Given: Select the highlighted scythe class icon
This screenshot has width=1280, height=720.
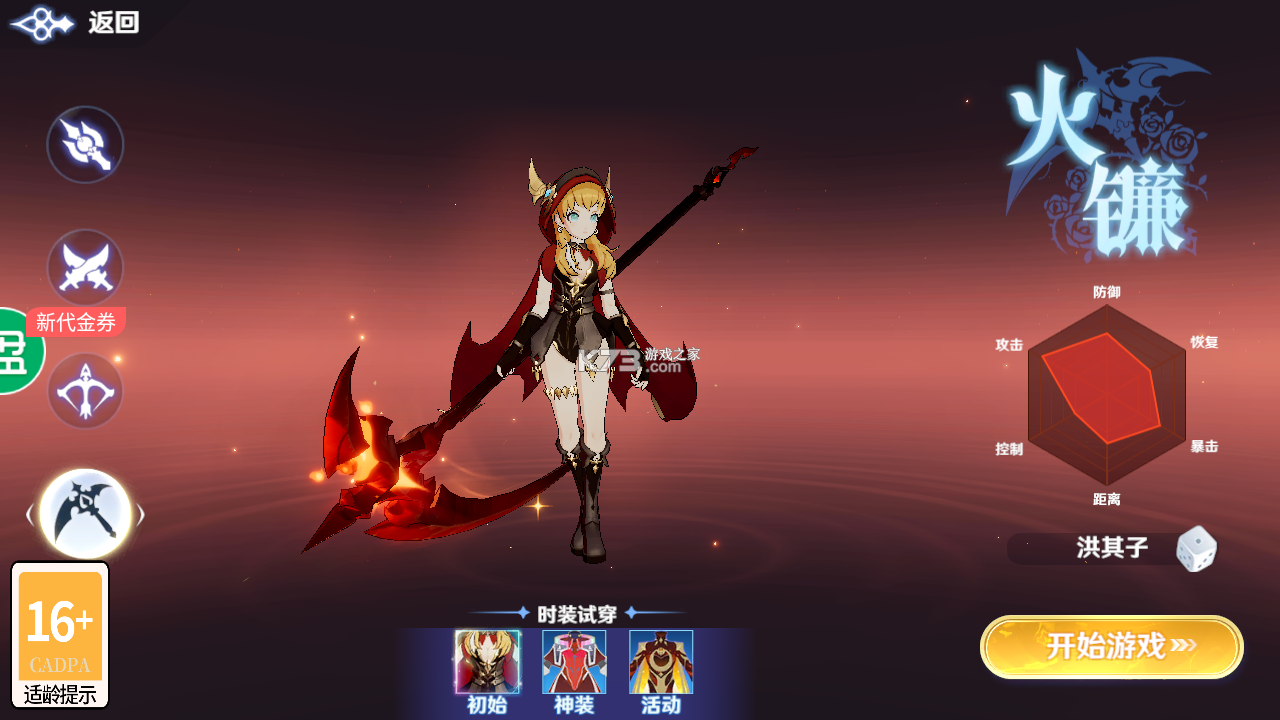Looking at the screenshot, I should click(x=85, y=514).
